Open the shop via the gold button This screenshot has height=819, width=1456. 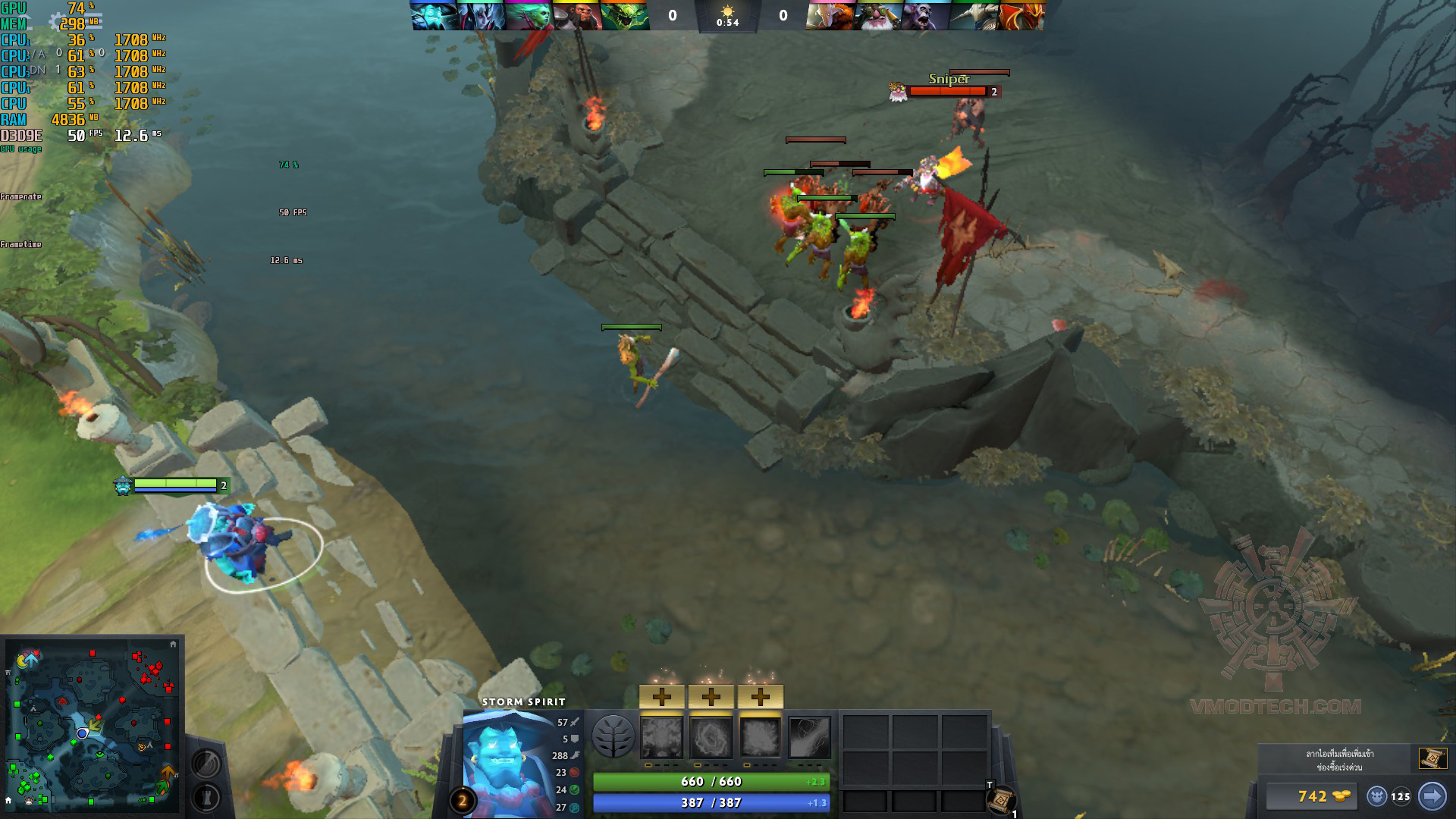point(1313,796)
